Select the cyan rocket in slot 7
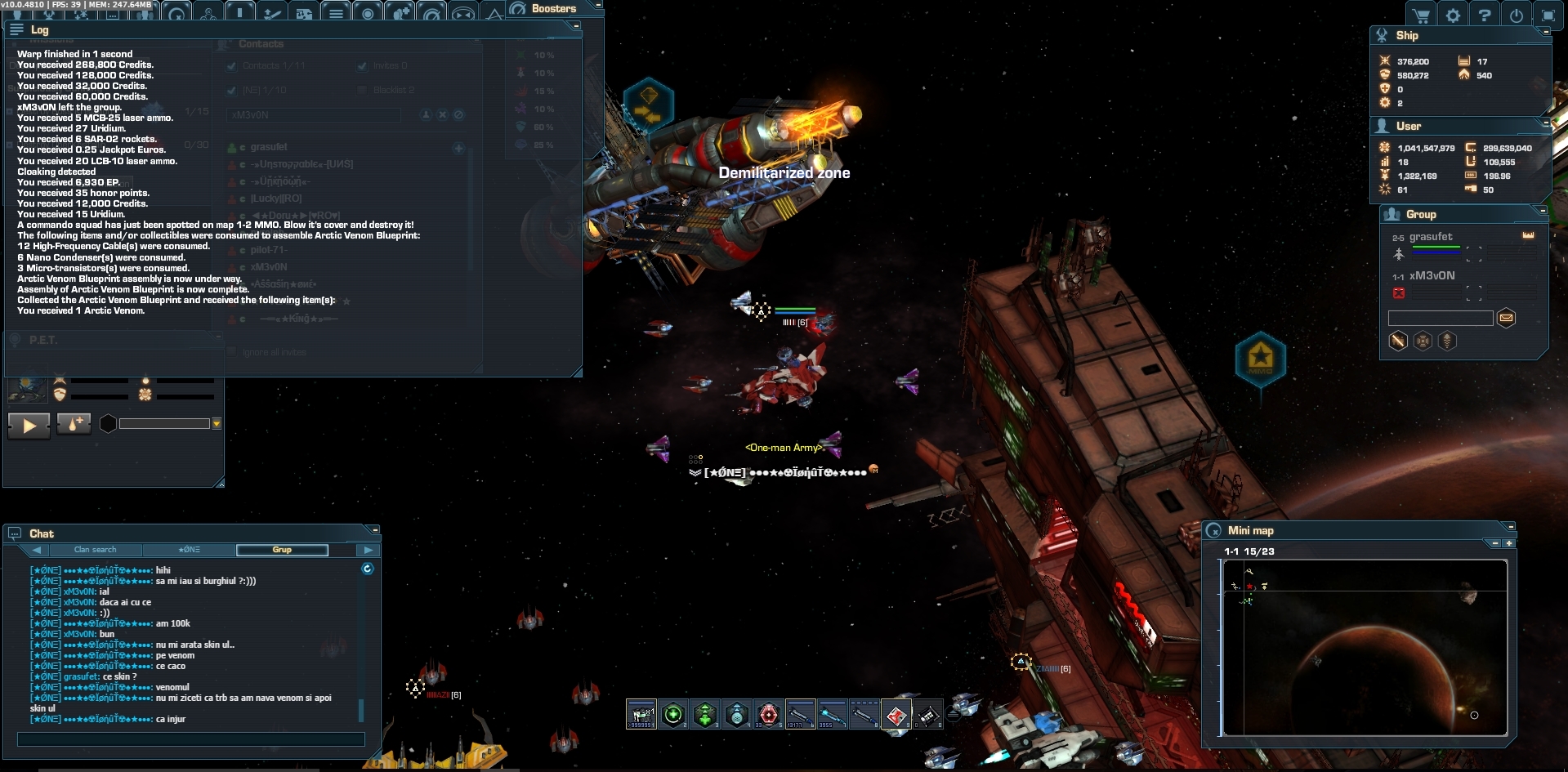 point(832,715)
